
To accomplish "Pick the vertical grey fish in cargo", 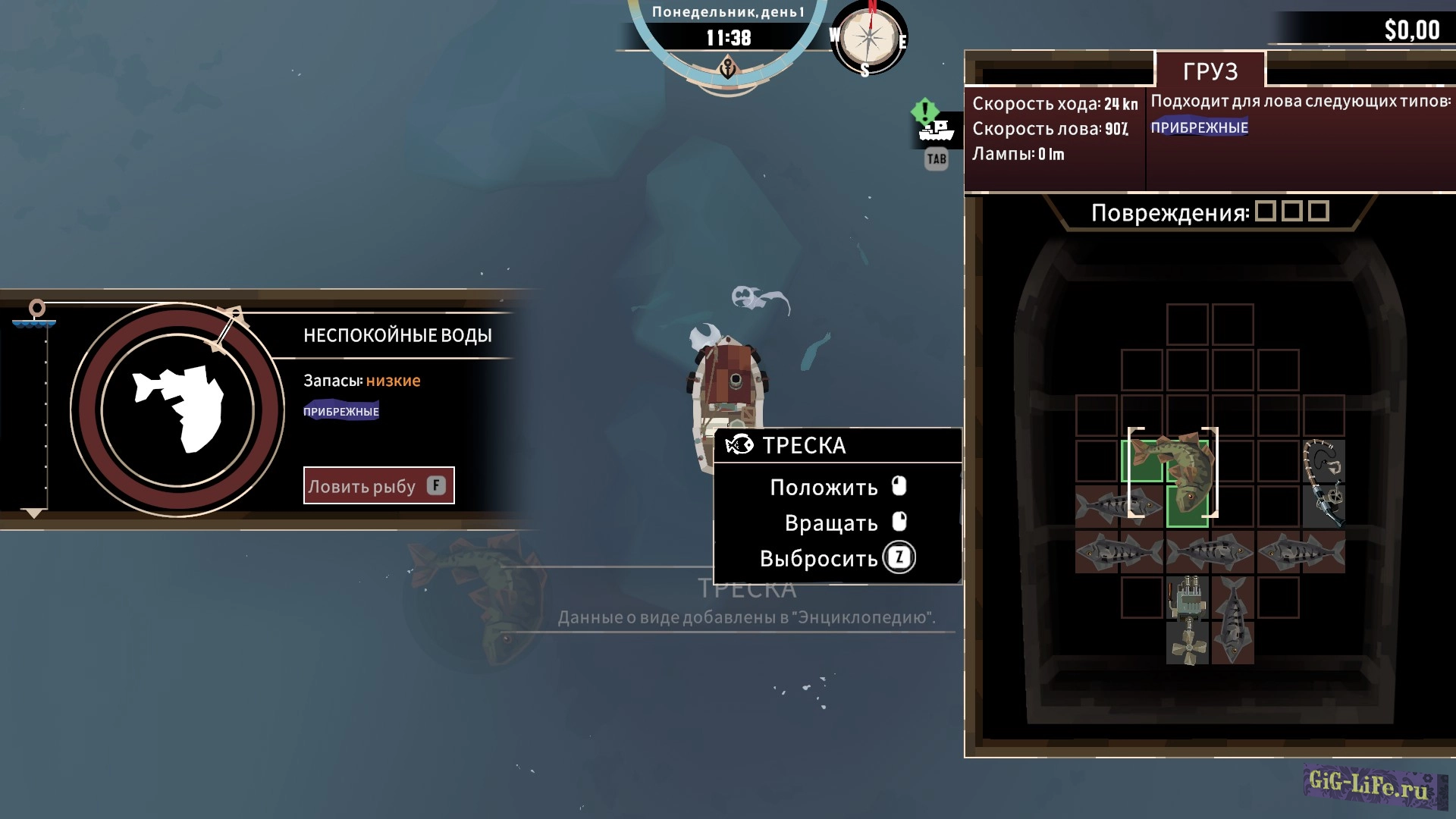I will click(1233, 620).
